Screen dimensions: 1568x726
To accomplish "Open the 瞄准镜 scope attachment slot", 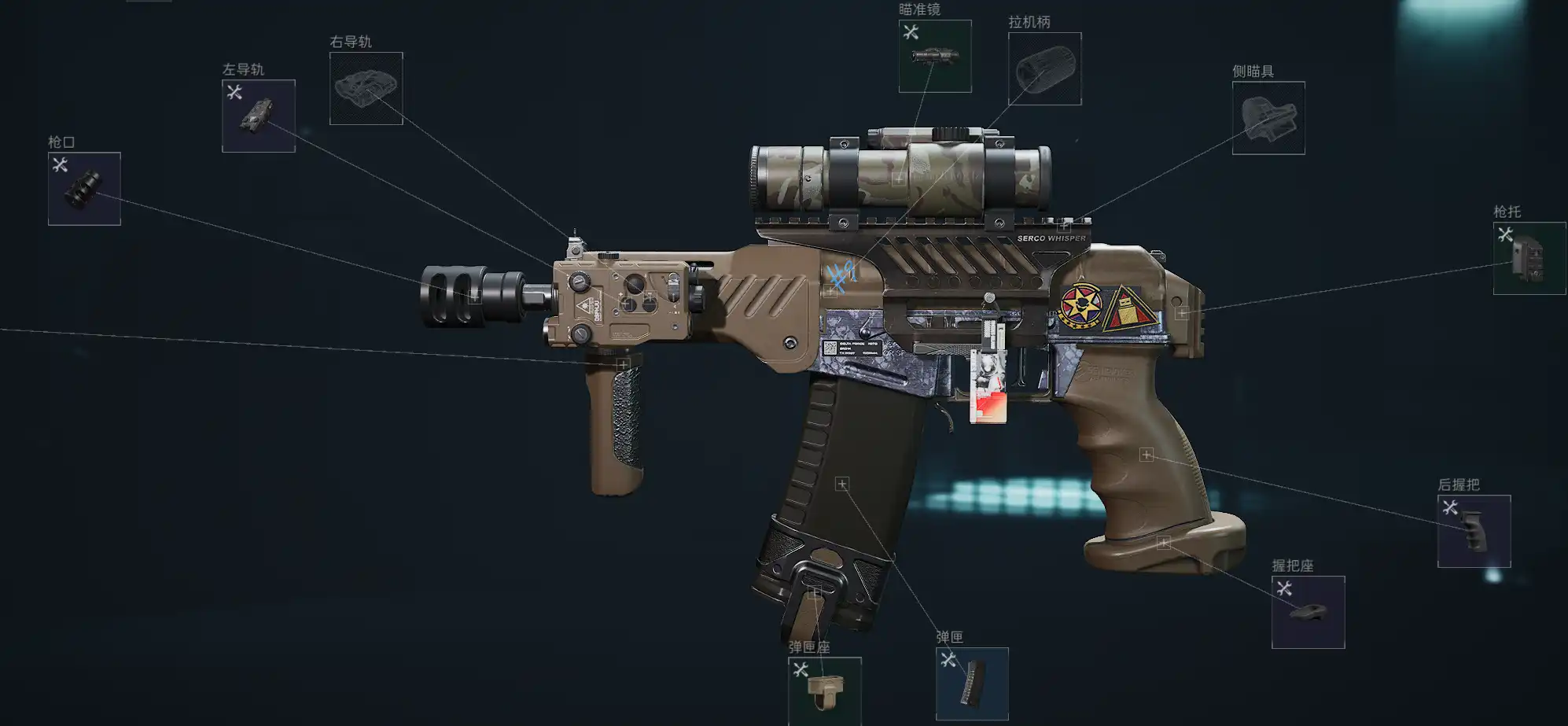I will (x=934, y=56).
